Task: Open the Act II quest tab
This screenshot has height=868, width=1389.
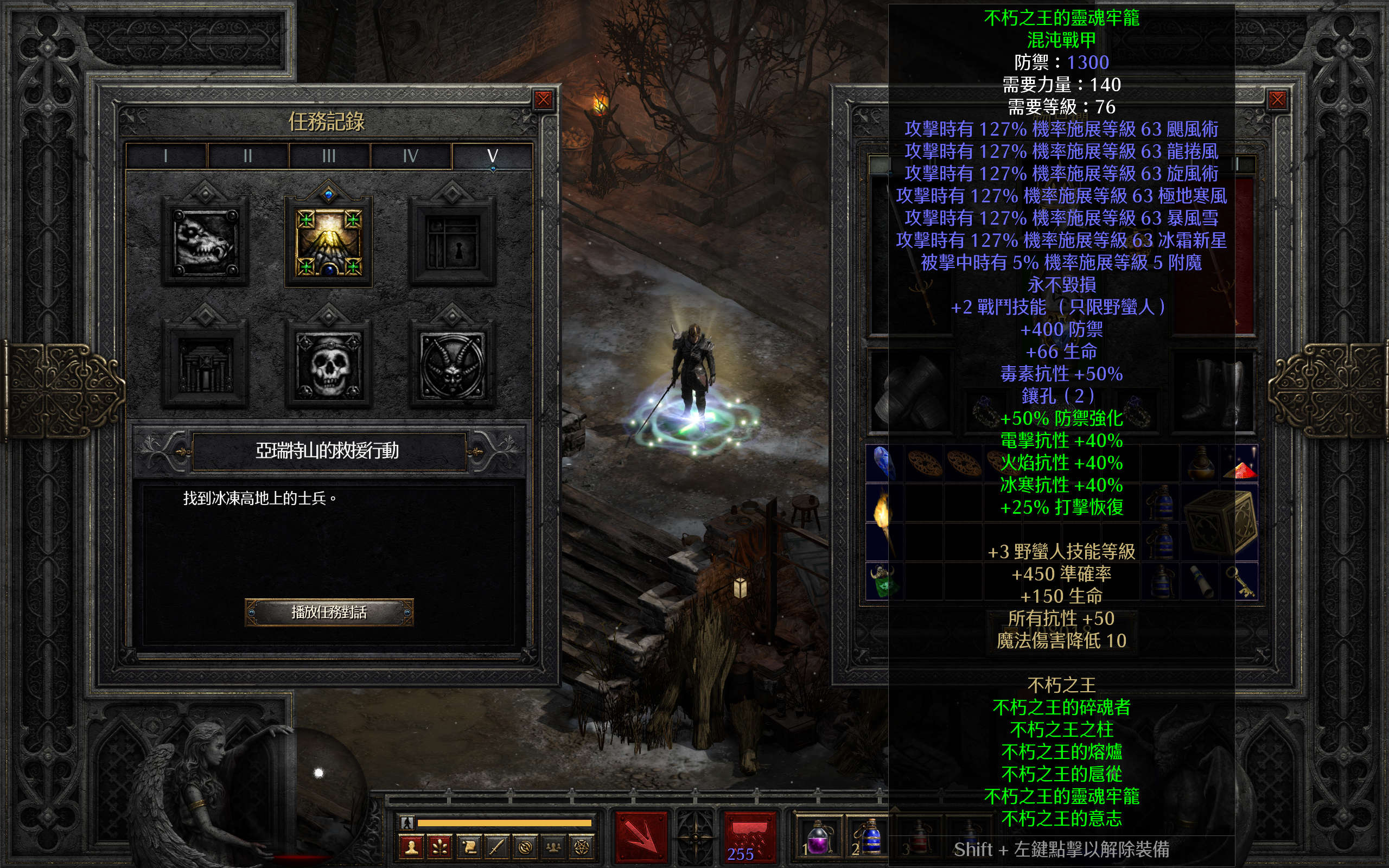Action: [247, 156]
